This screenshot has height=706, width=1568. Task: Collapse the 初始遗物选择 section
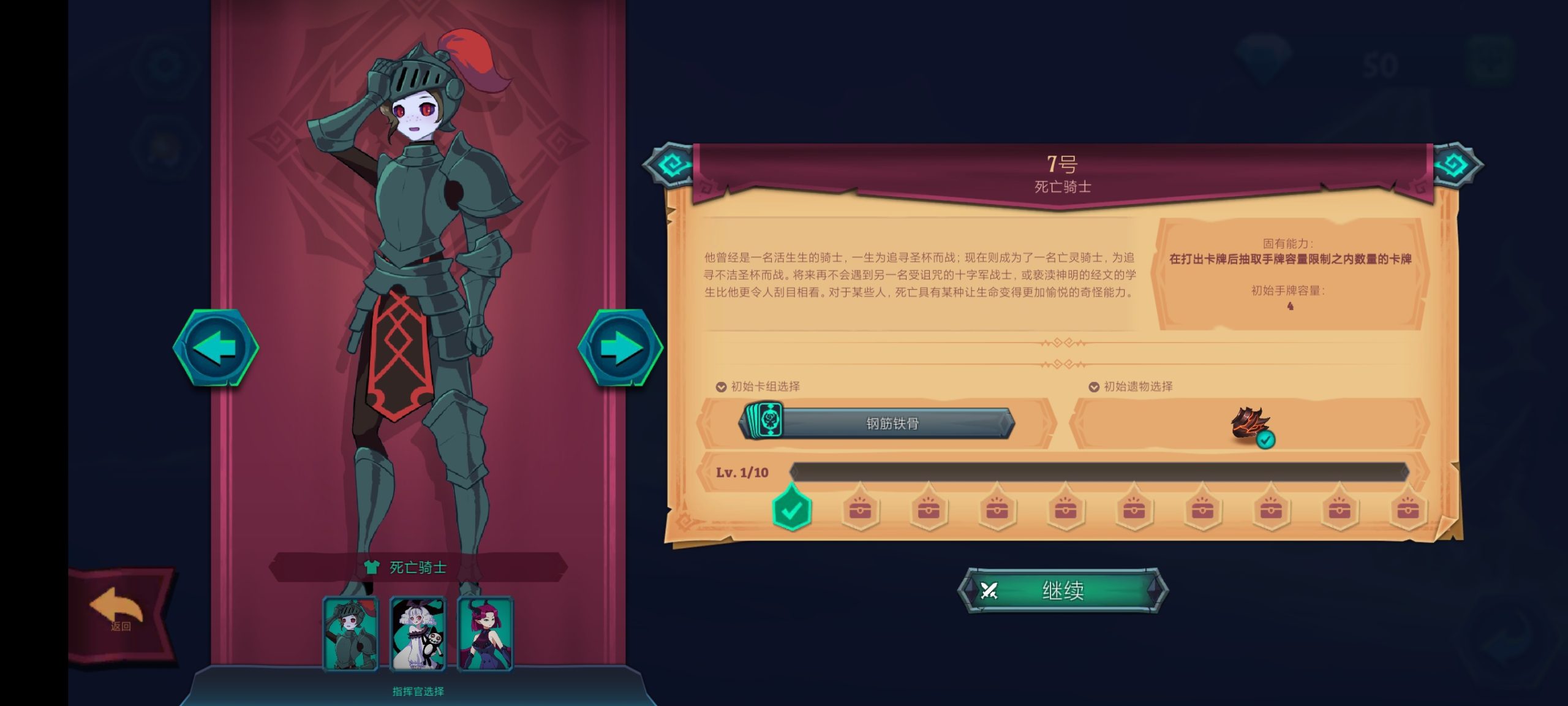(1094, 386)
